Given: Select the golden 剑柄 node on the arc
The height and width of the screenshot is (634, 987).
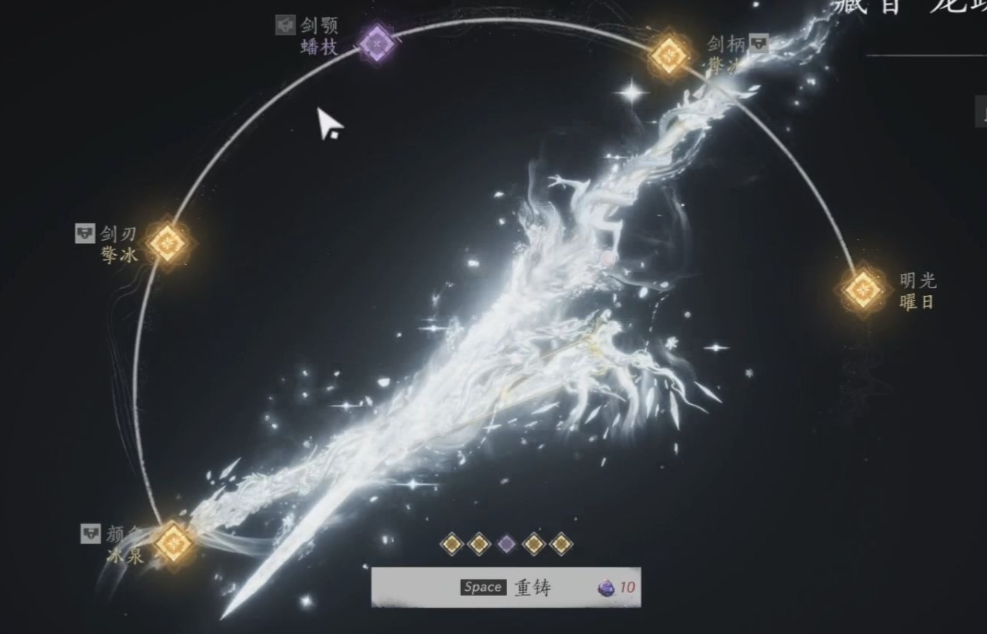Looking at the screenshot, I should coord(669,54).
